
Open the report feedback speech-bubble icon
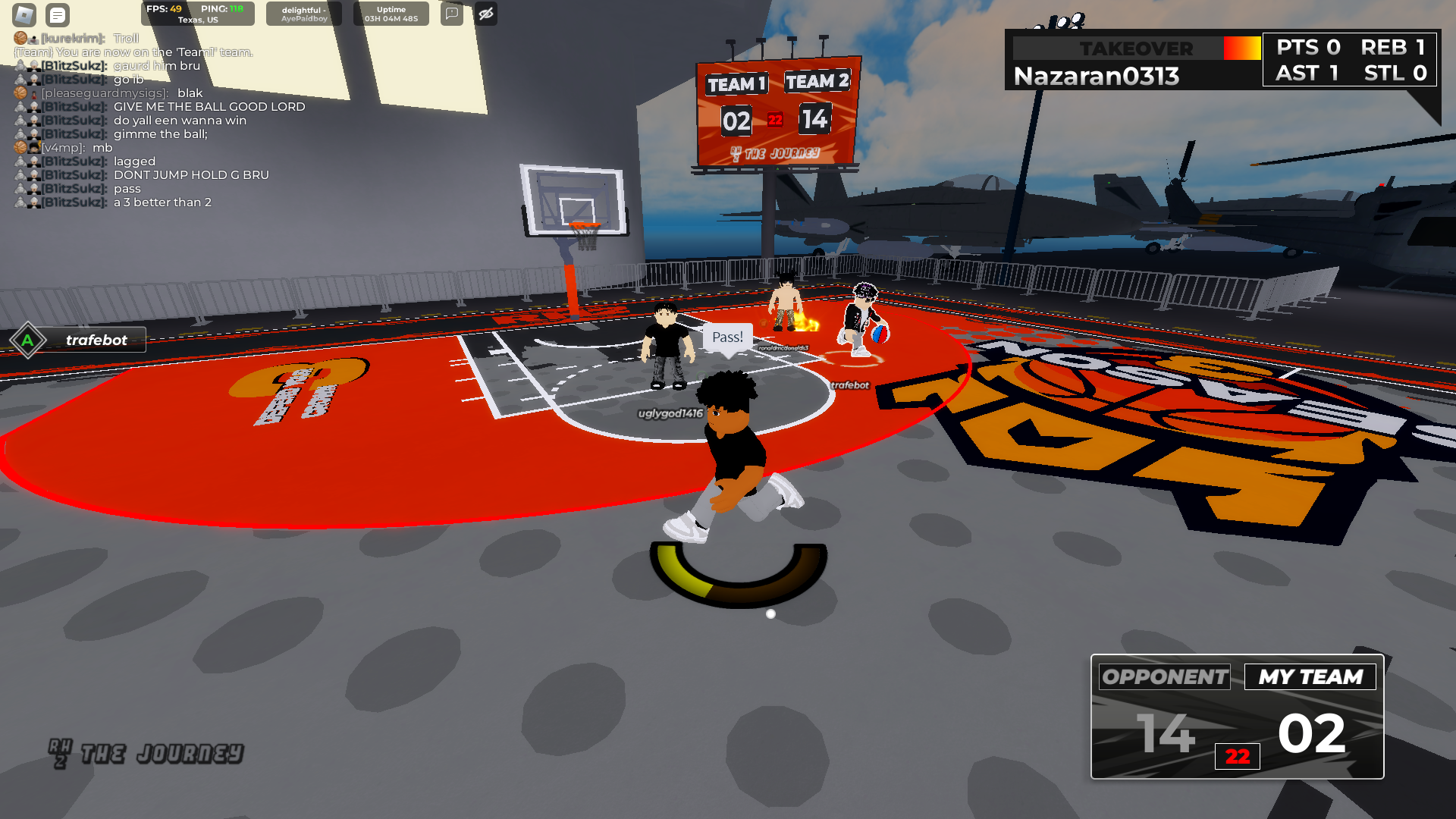tap(452, 14)
